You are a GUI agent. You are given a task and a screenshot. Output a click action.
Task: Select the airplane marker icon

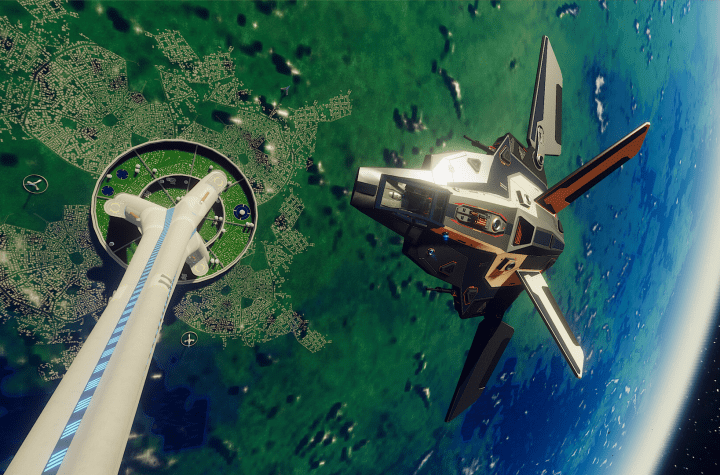(x=189, y=340)
